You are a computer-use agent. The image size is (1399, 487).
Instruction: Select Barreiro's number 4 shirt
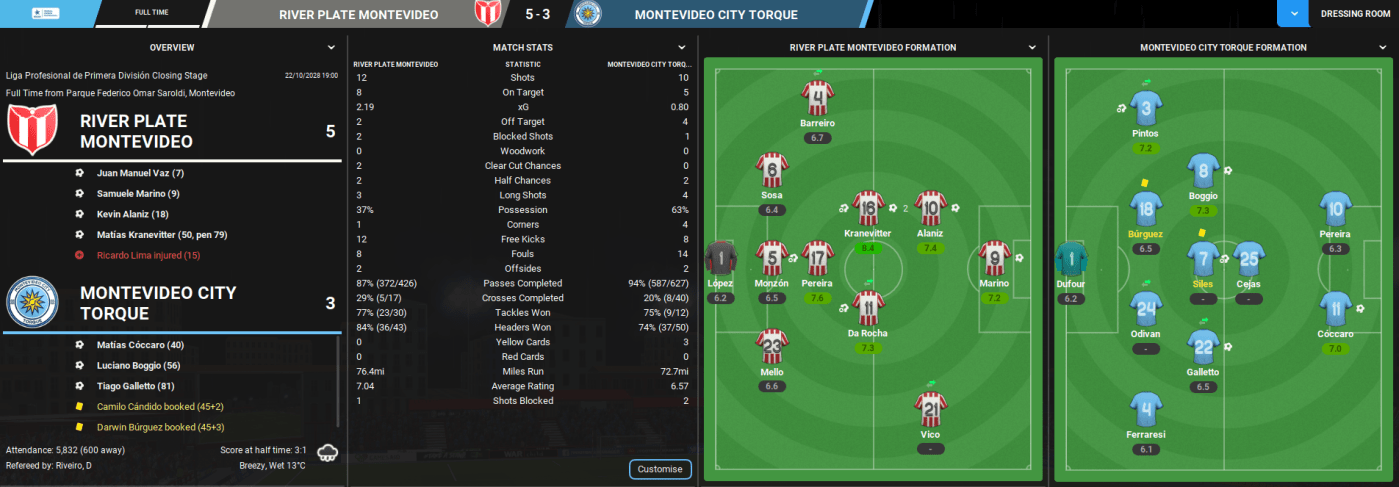[817, 99]
